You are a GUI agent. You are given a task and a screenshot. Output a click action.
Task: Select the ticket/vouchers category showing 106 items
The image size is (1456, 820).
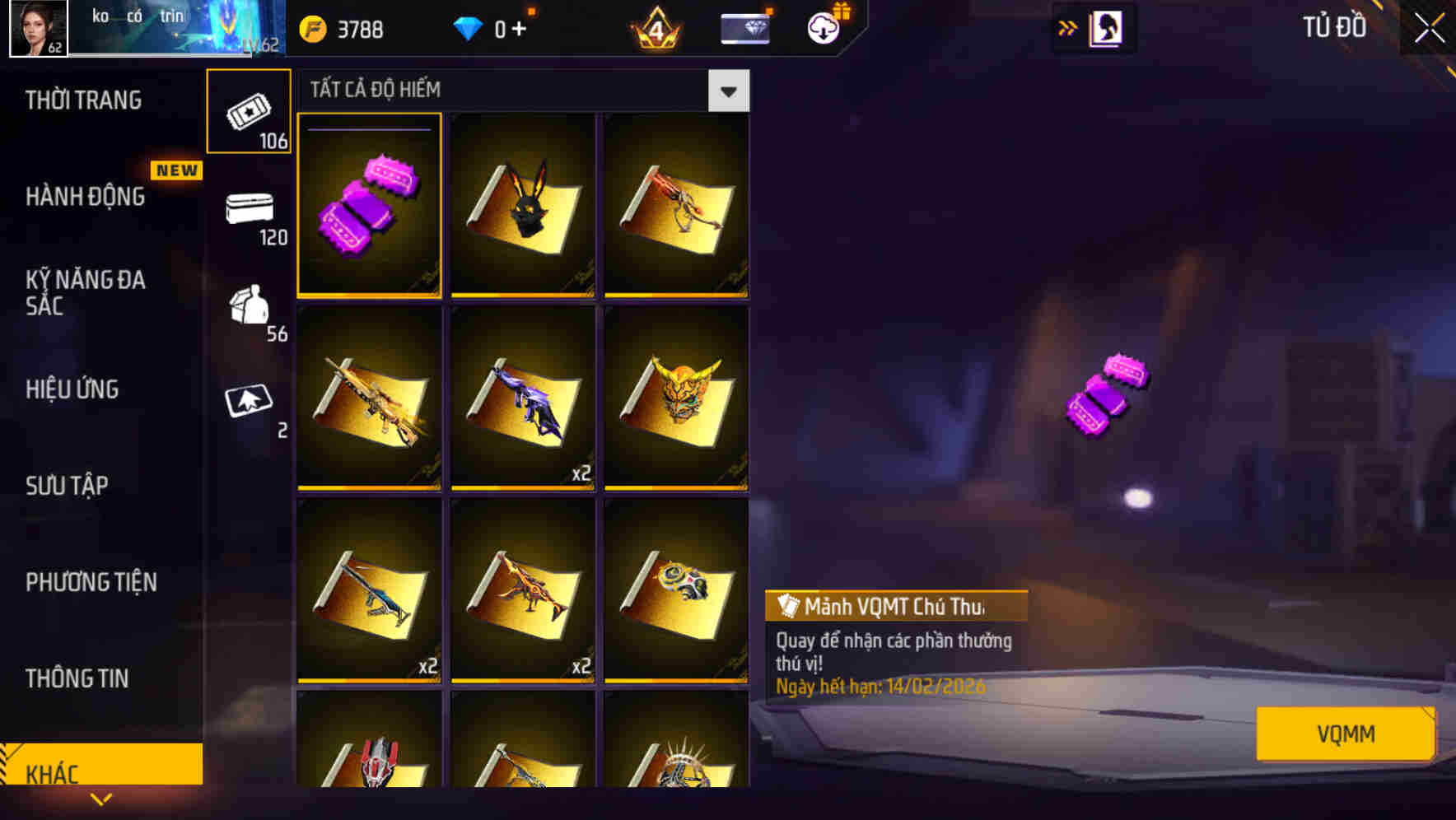[x=249, y=112]
